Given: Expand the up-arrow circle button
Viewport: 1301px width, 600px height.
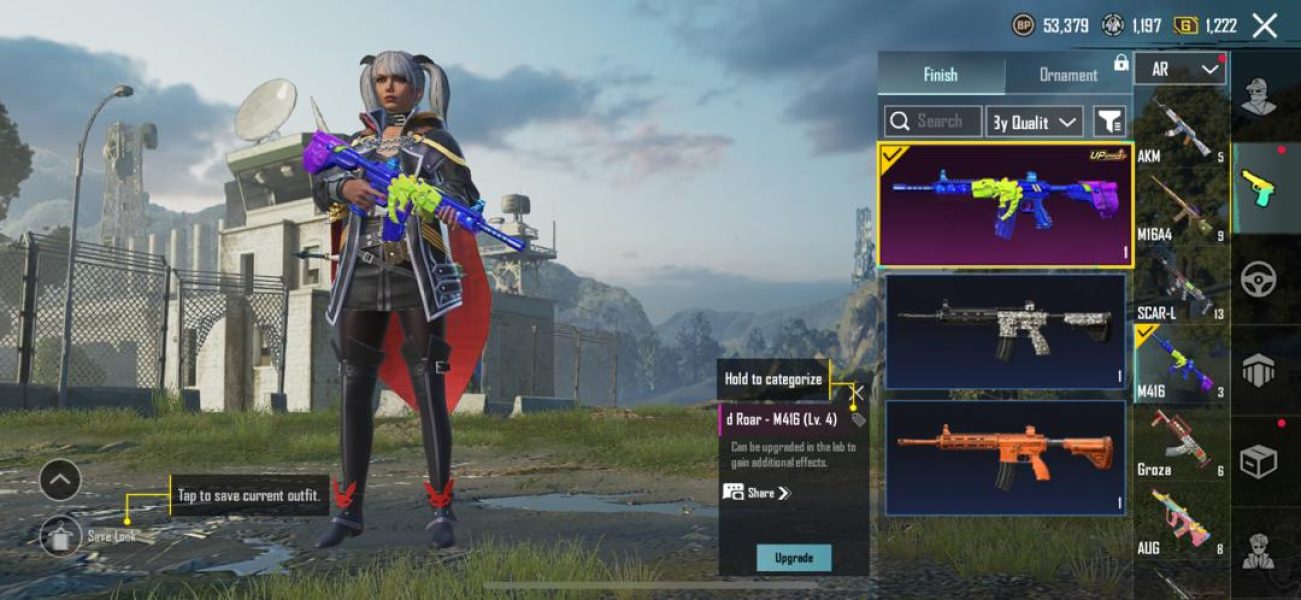Looking at the screenshot, I should pos(60,480).
